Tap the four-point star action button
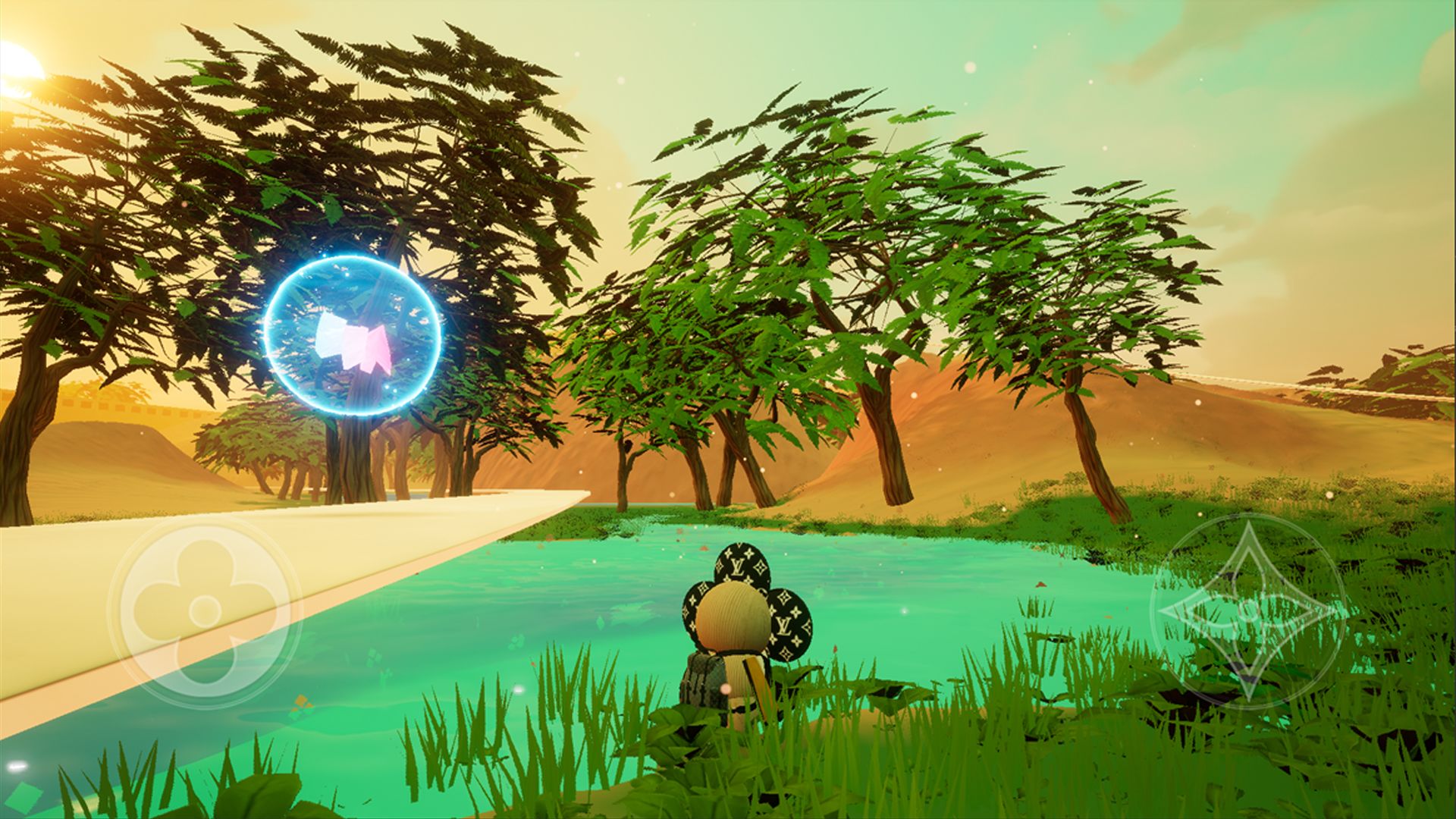Viewport: 1456px width, 819px height. point(1247,610)
